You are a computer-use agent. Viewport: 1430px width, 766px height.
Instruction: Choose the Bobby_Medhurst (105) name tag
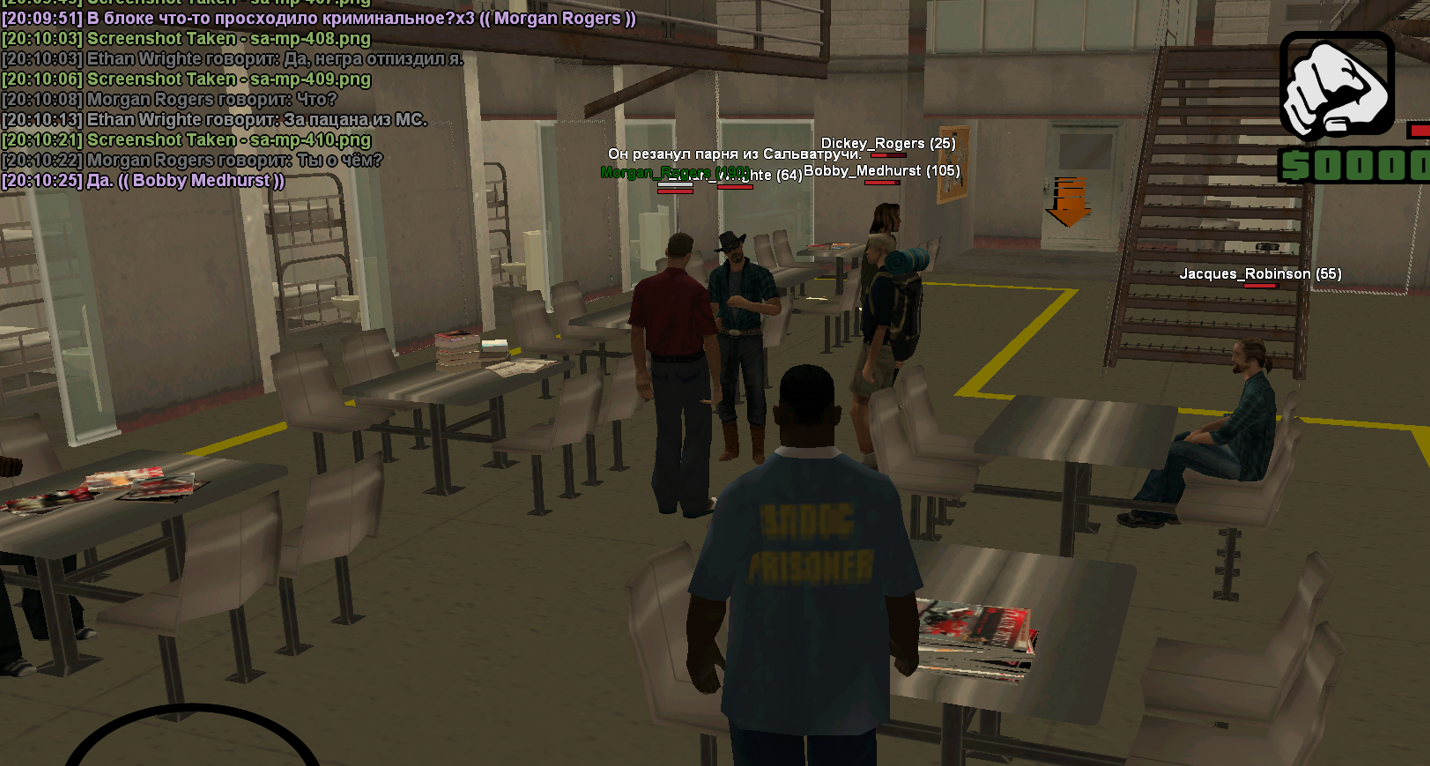click(881, 171)
